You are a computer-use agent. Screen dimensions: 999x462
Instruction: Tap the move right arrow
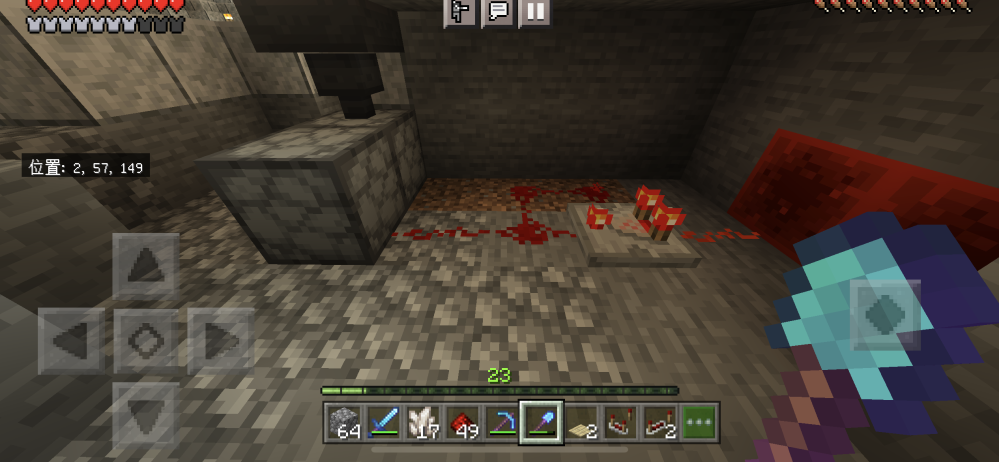point(219,341)
